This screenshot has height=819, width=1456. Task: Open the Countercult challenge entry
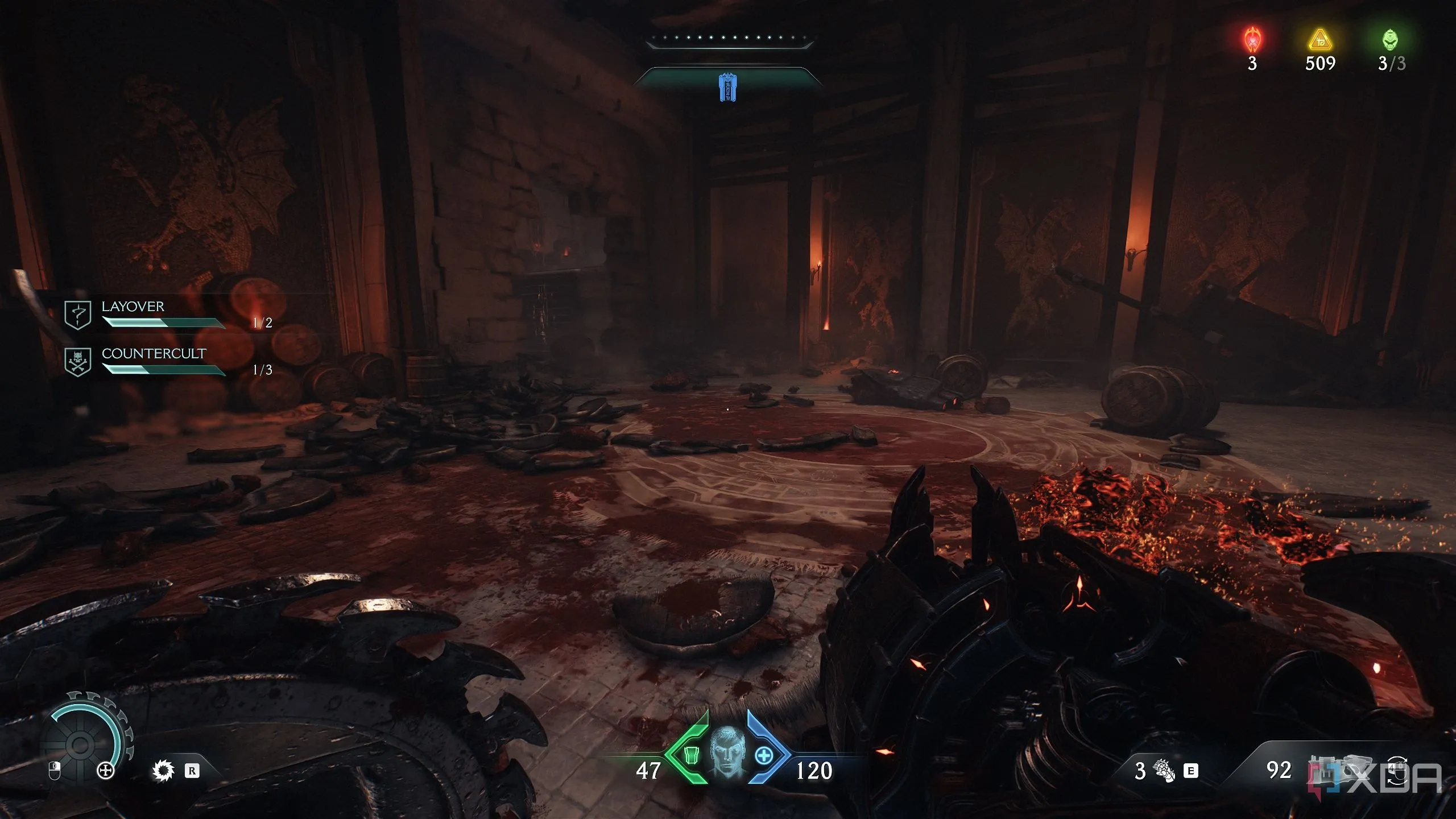click(153, 354)
